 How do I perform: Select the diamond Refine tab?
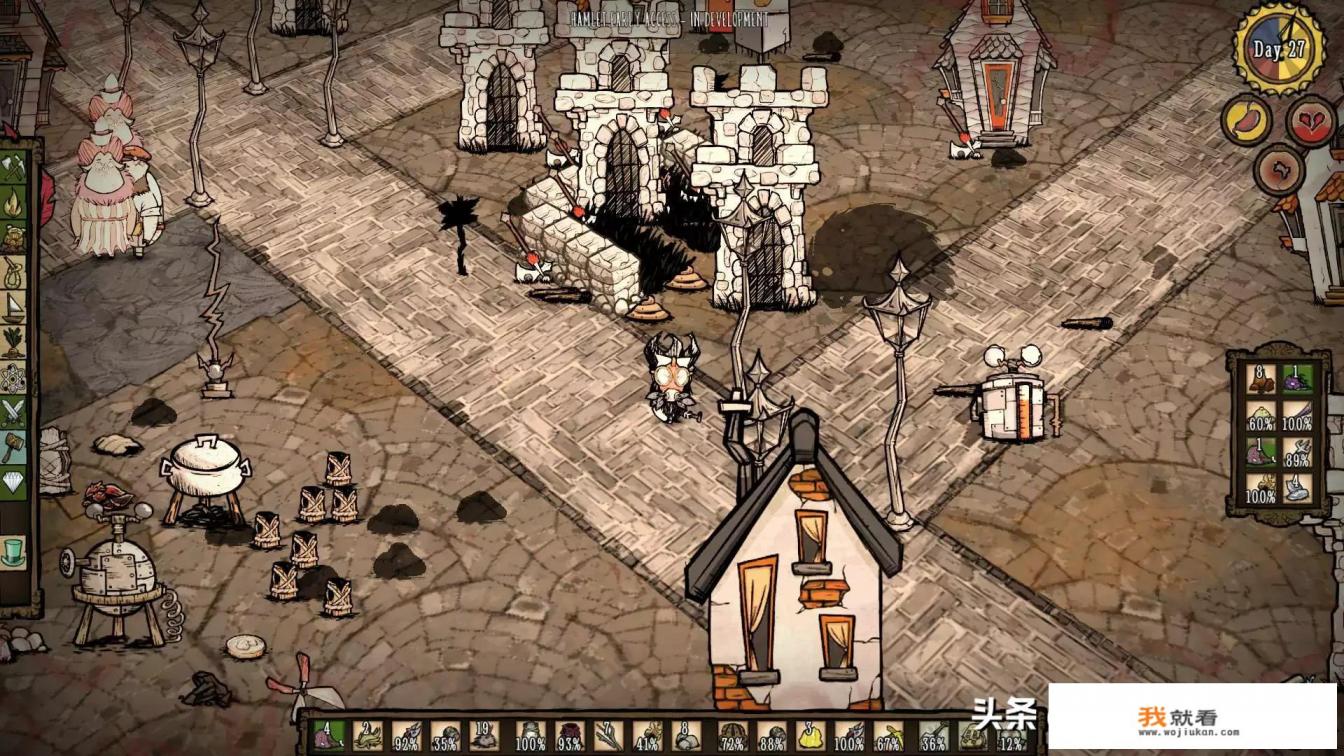tap(13, 481)
